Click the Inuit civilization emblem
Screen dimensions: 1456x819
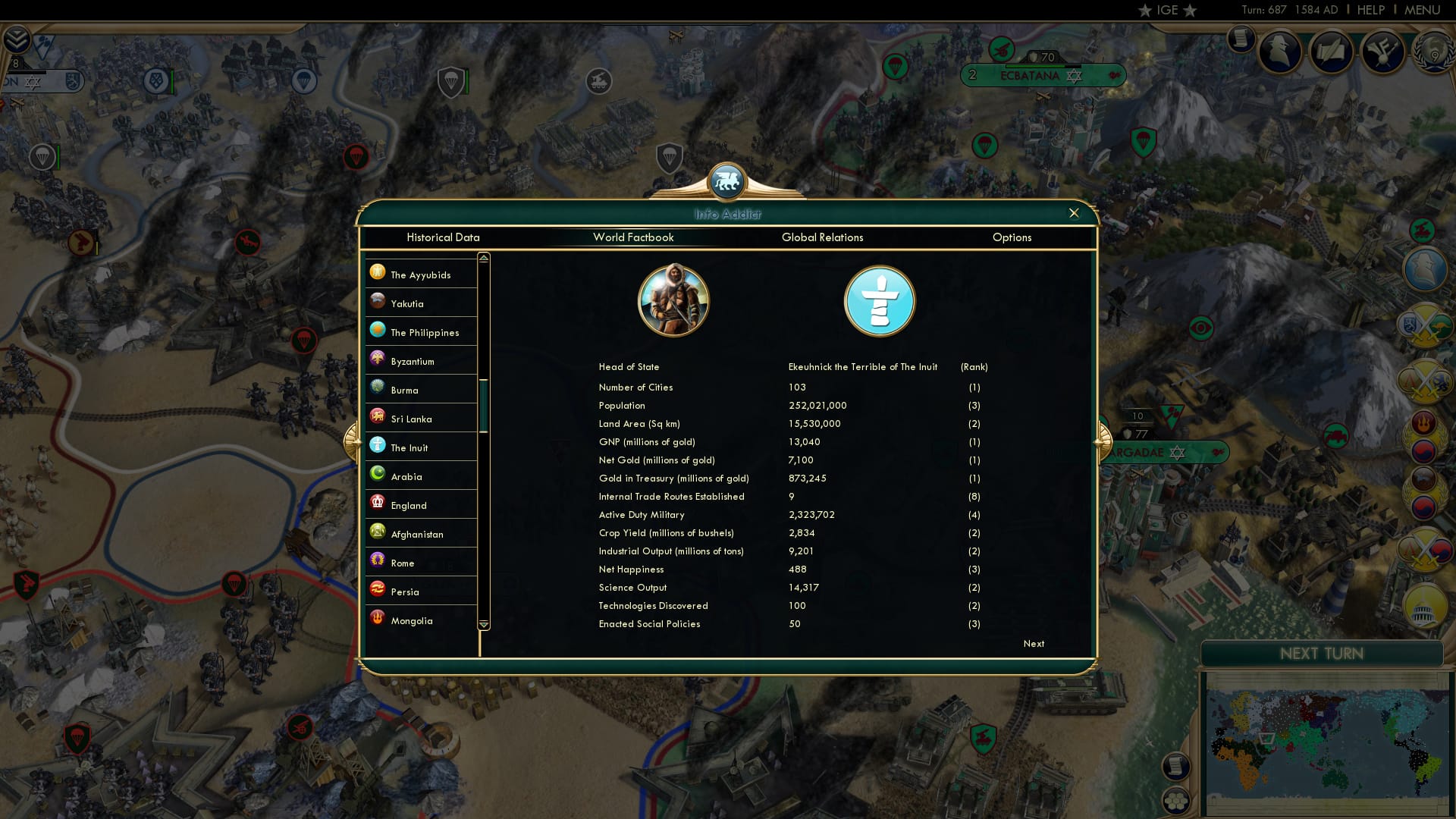click(x=880, y=300)
